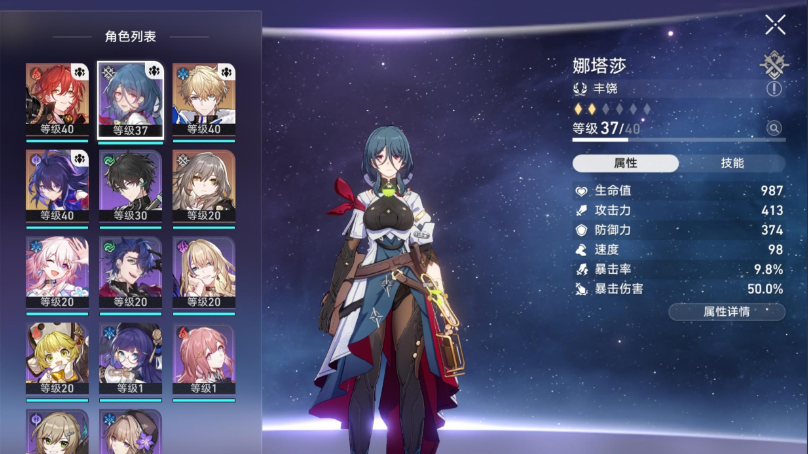Viewport: 808px width, 454px height.
Task: Click the selected Natasha level 37 portrait
Action: (130, 98)
